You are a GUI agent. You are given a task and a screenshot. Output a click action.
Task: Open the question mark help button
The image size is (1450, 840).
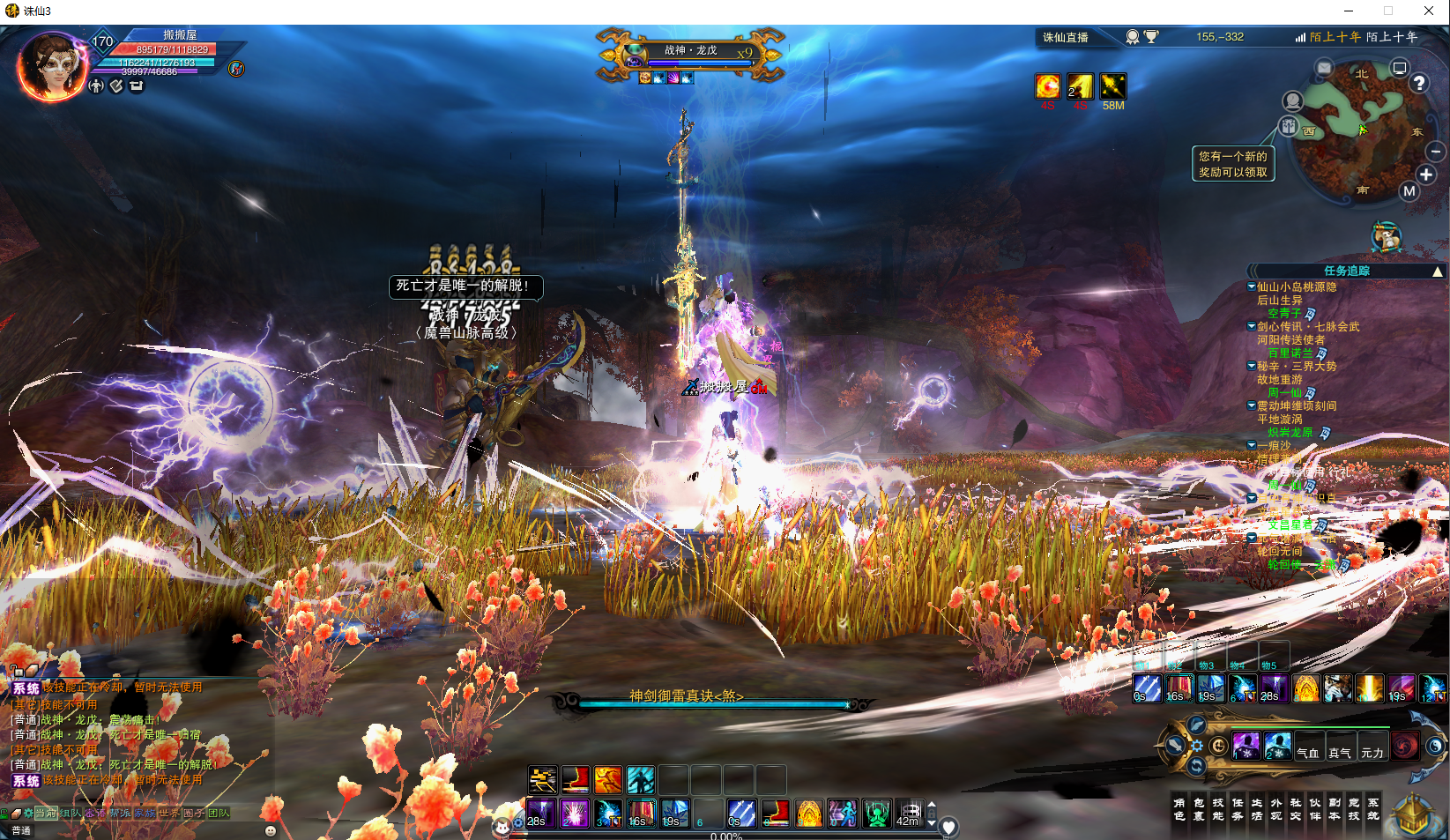1418,83
